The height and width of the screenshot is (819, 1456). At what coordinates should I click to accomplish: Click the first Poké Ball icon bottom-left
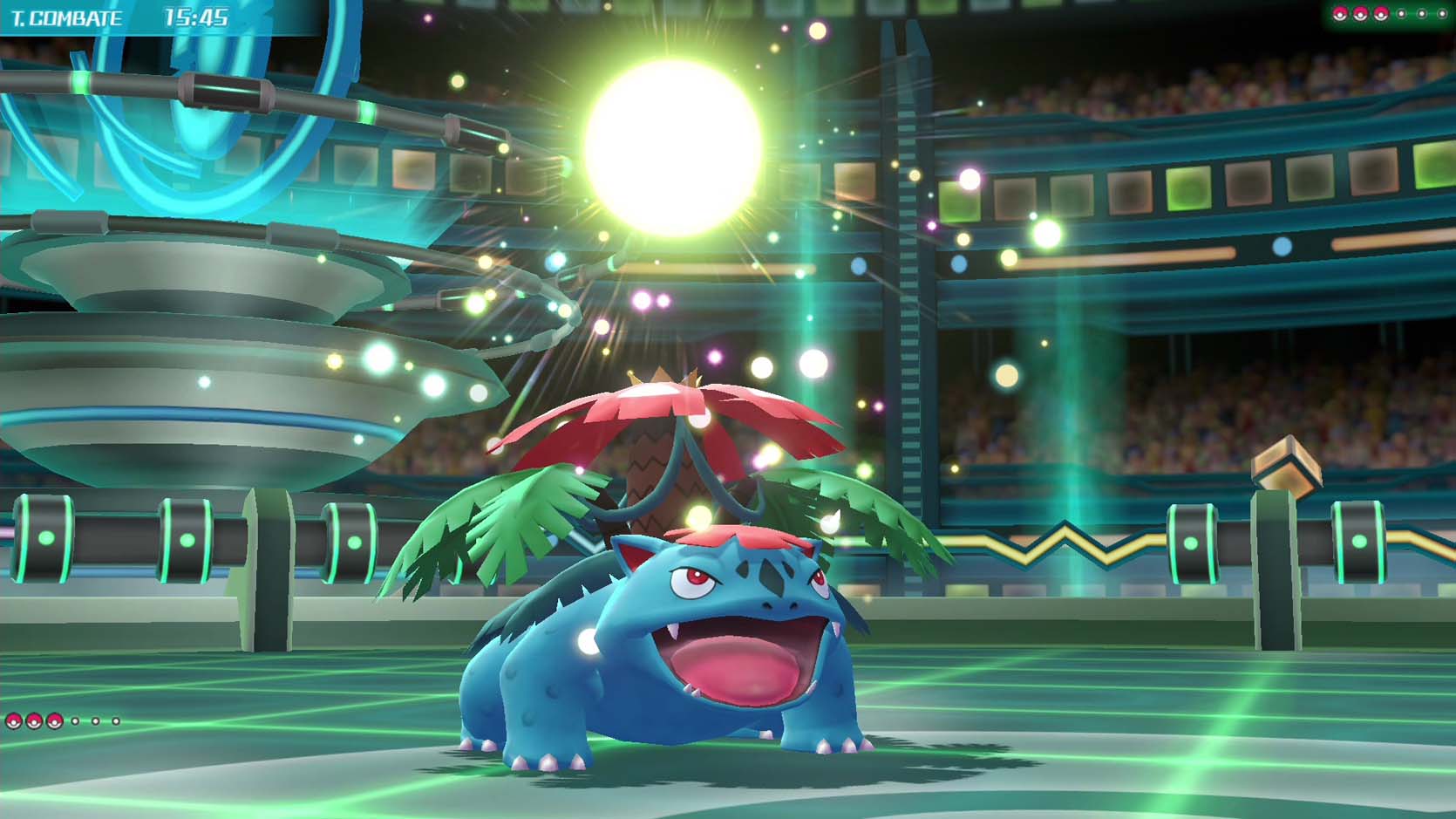click(x=14, y=721)
